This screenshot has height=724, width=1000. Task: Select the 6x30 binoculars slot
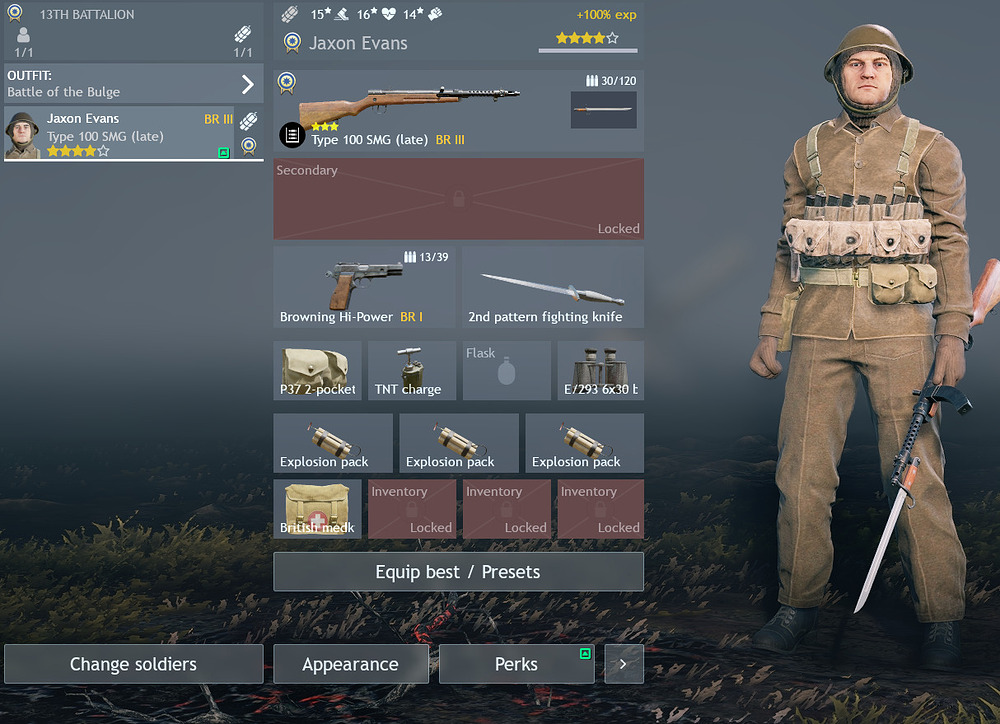click(600, 370)
